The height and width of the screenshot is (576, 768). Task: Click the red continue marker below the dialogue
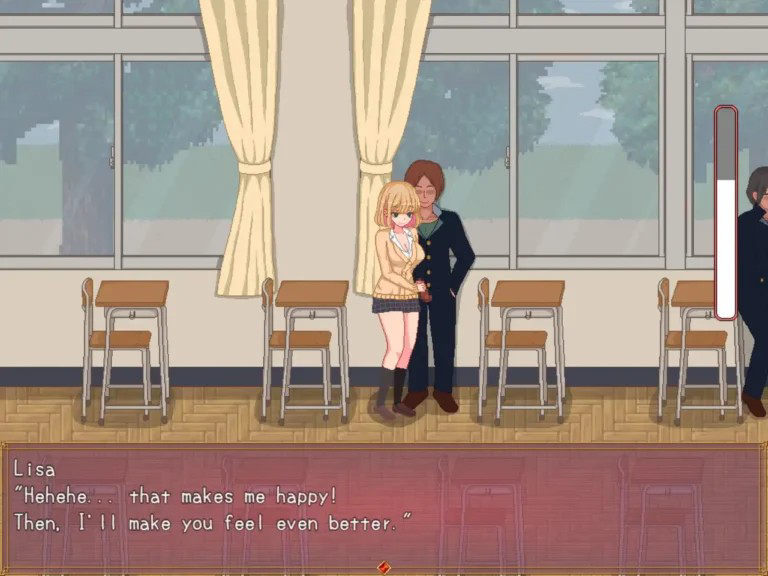coord(383,568)
